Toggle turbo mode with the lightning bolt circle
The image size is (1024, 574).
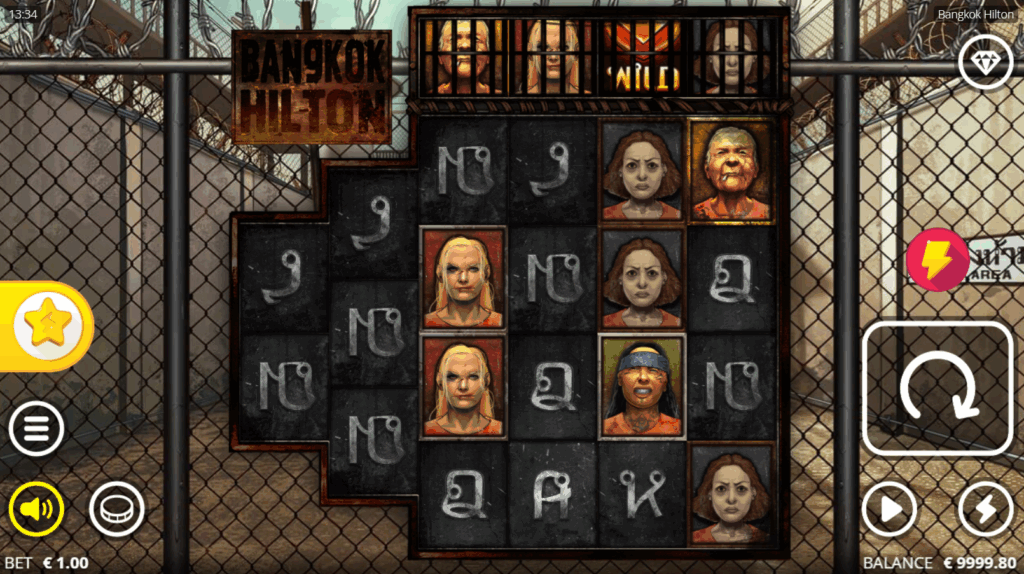click(x=985, y=510)
